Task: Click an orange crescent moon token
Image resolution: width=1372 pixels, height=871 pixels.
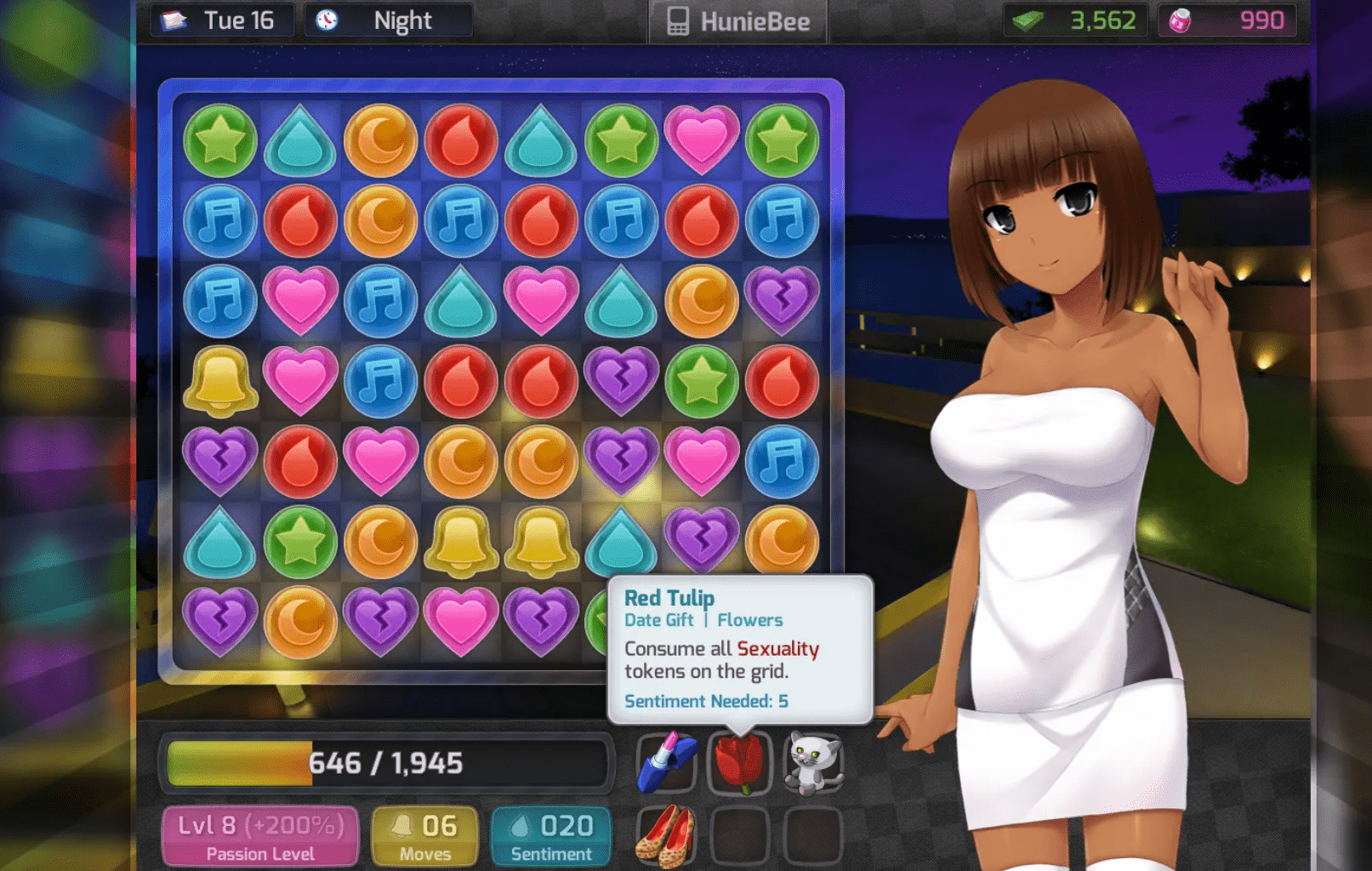Action: (x=380, y=140)
